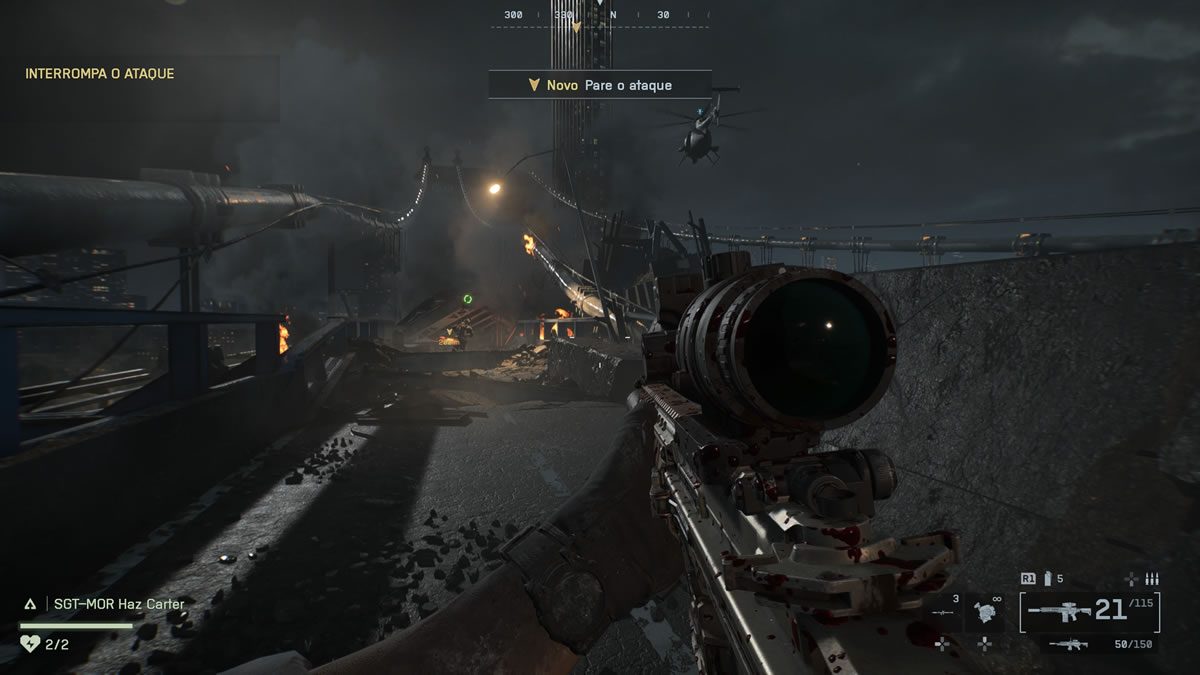Screen dimensions: 1200x675
Task: Toggle the fire mode bullets icon
Action: pyautogui.click(x=1151, y=578)
